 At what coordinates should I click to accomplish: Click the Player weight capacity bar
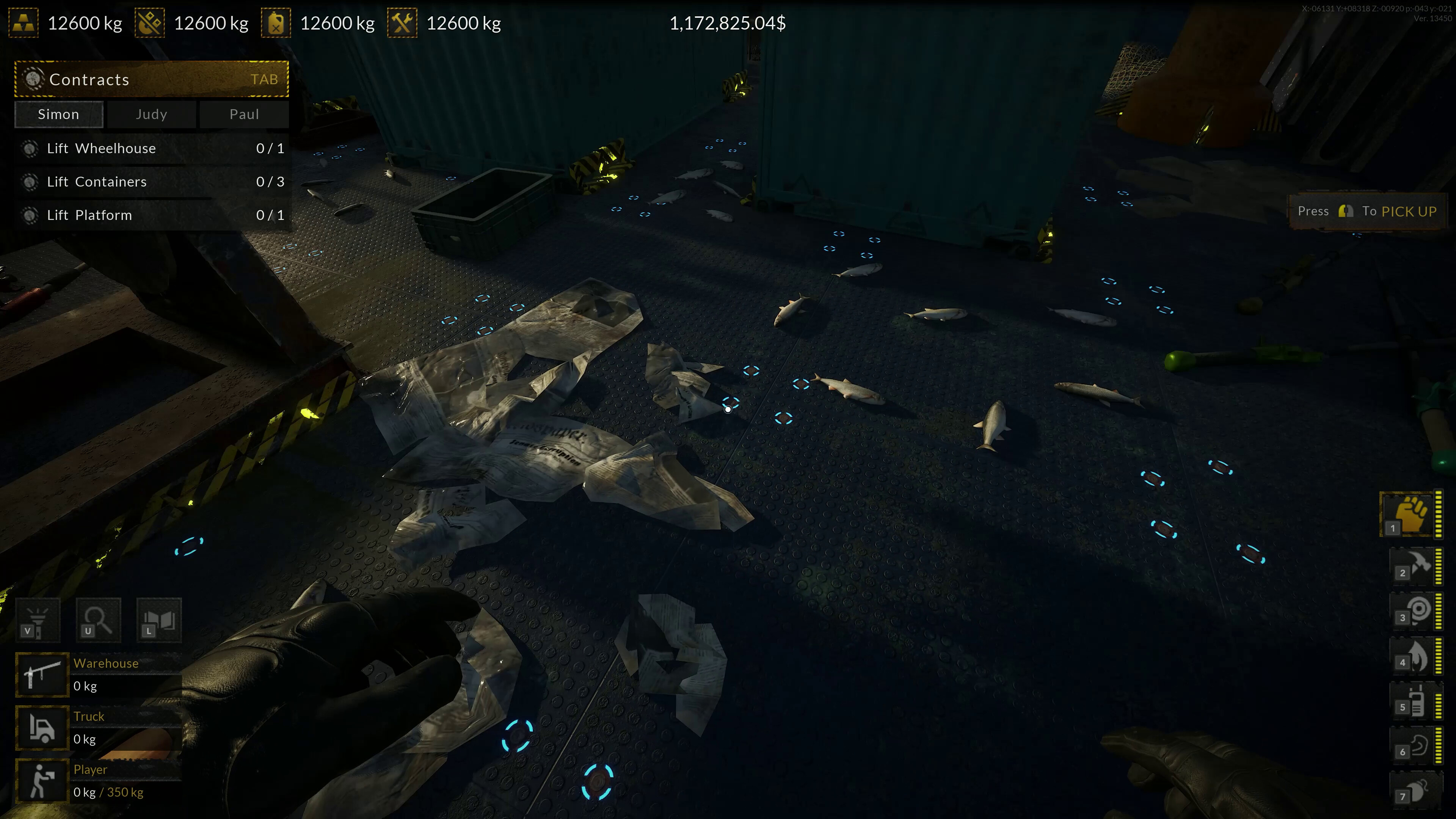pyautogui.click(x=108, y=792)
